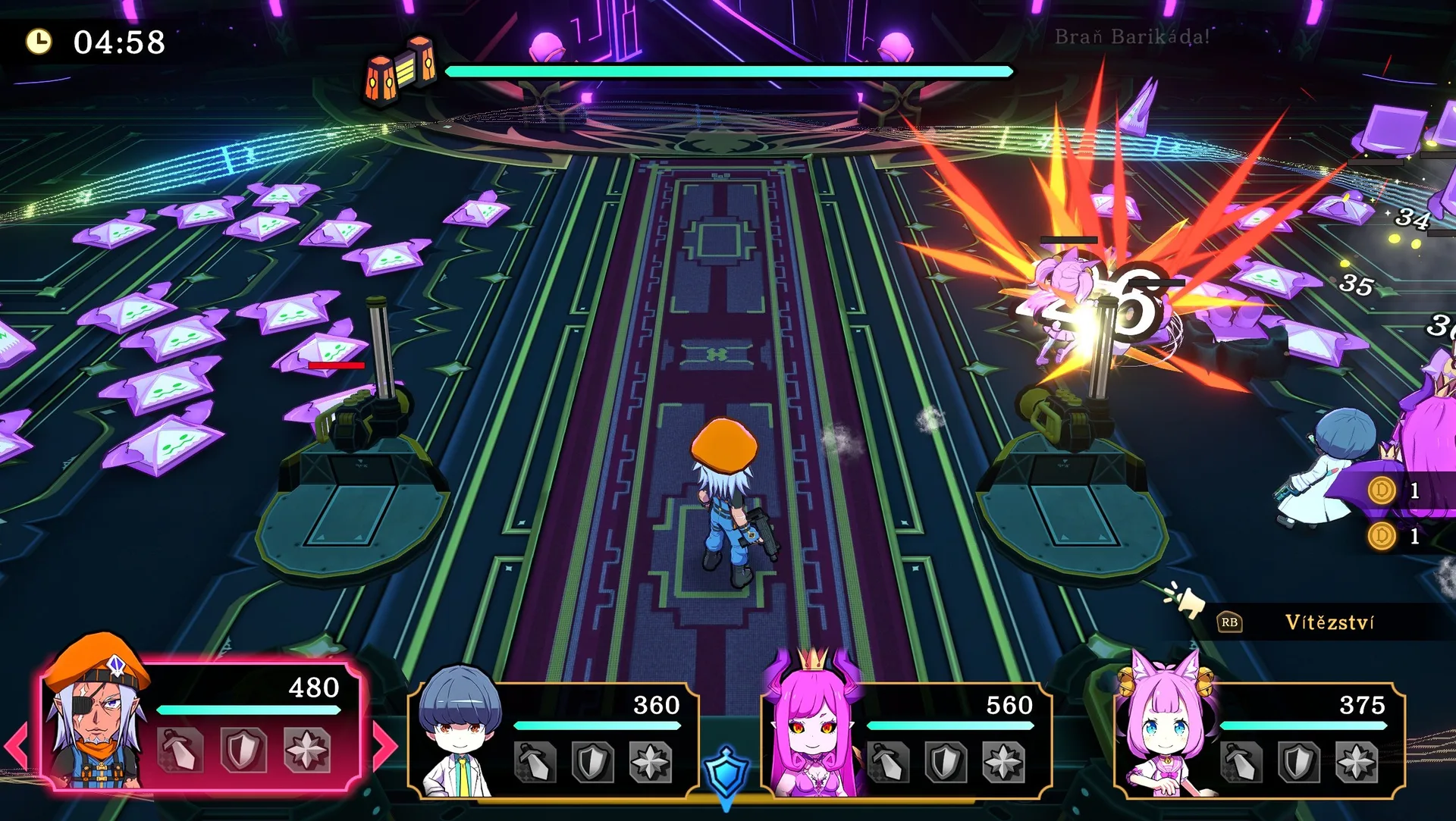
Task: Click the pink left arrow beside the party panel
Action: (x=17, y=747)
